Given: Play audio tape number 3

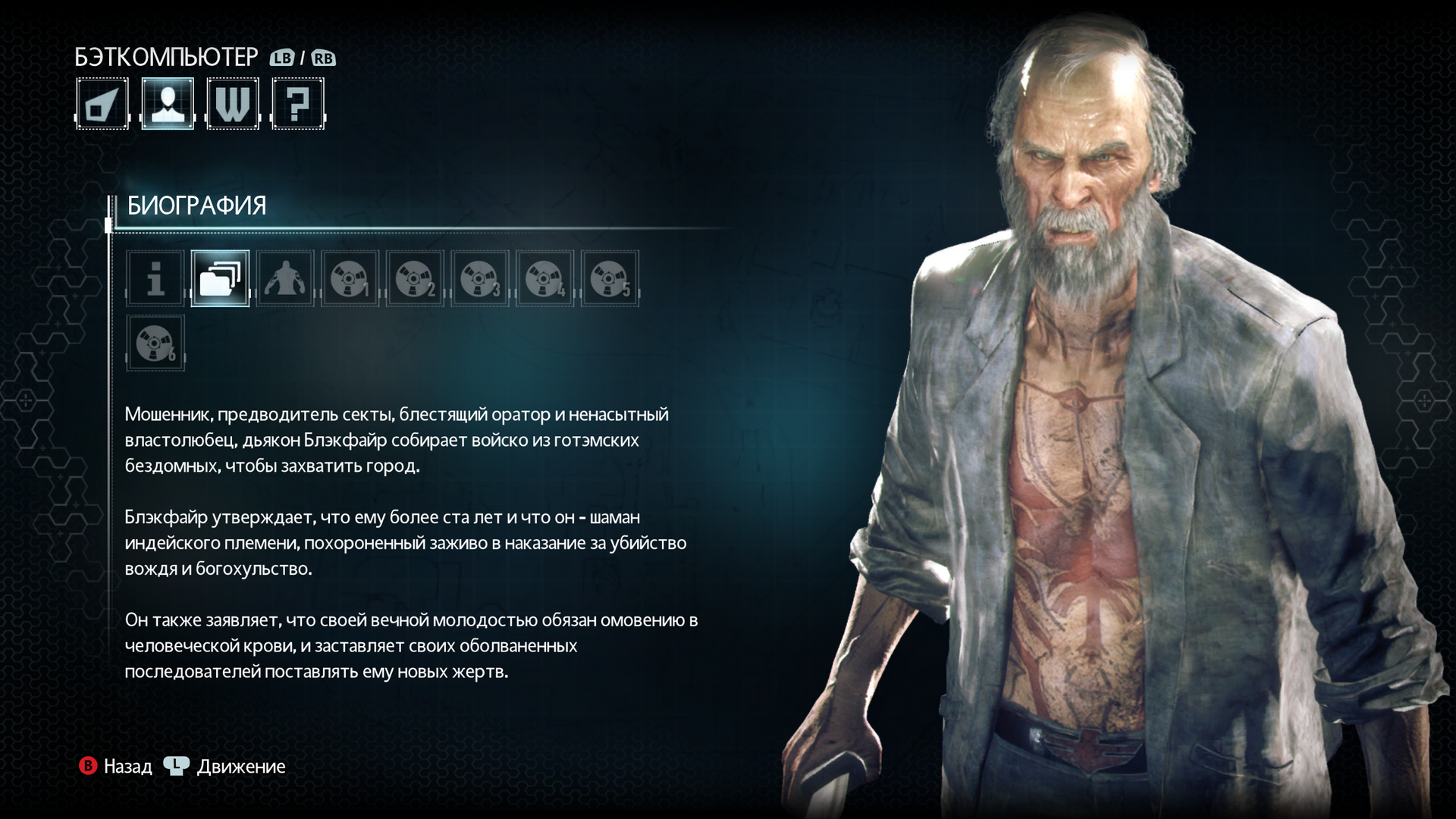Looking at the screenshot, I should point(480,278).
